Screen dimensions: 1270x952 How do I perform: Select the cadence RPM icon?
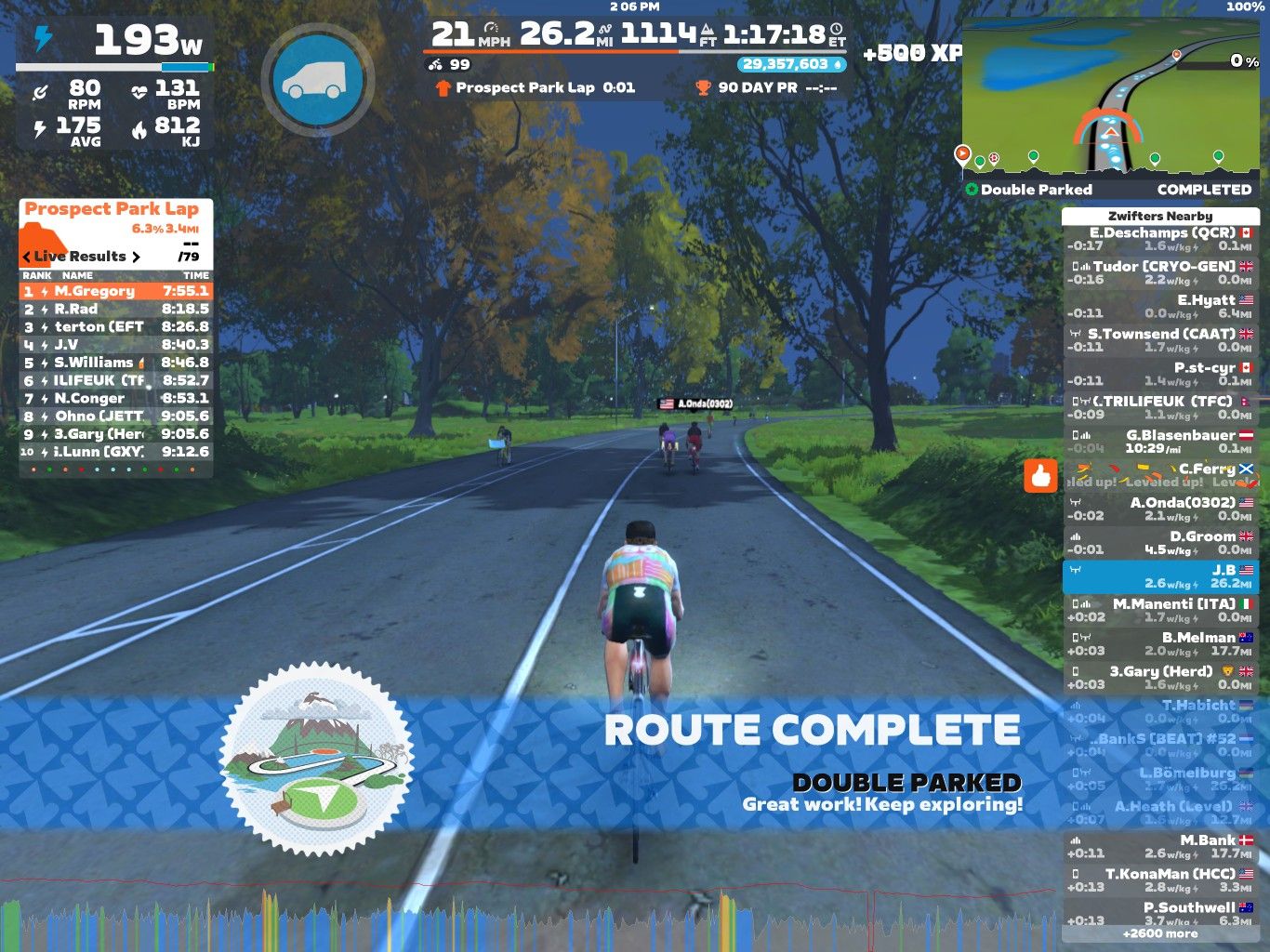pyautogui.click(x=41, y=90)
